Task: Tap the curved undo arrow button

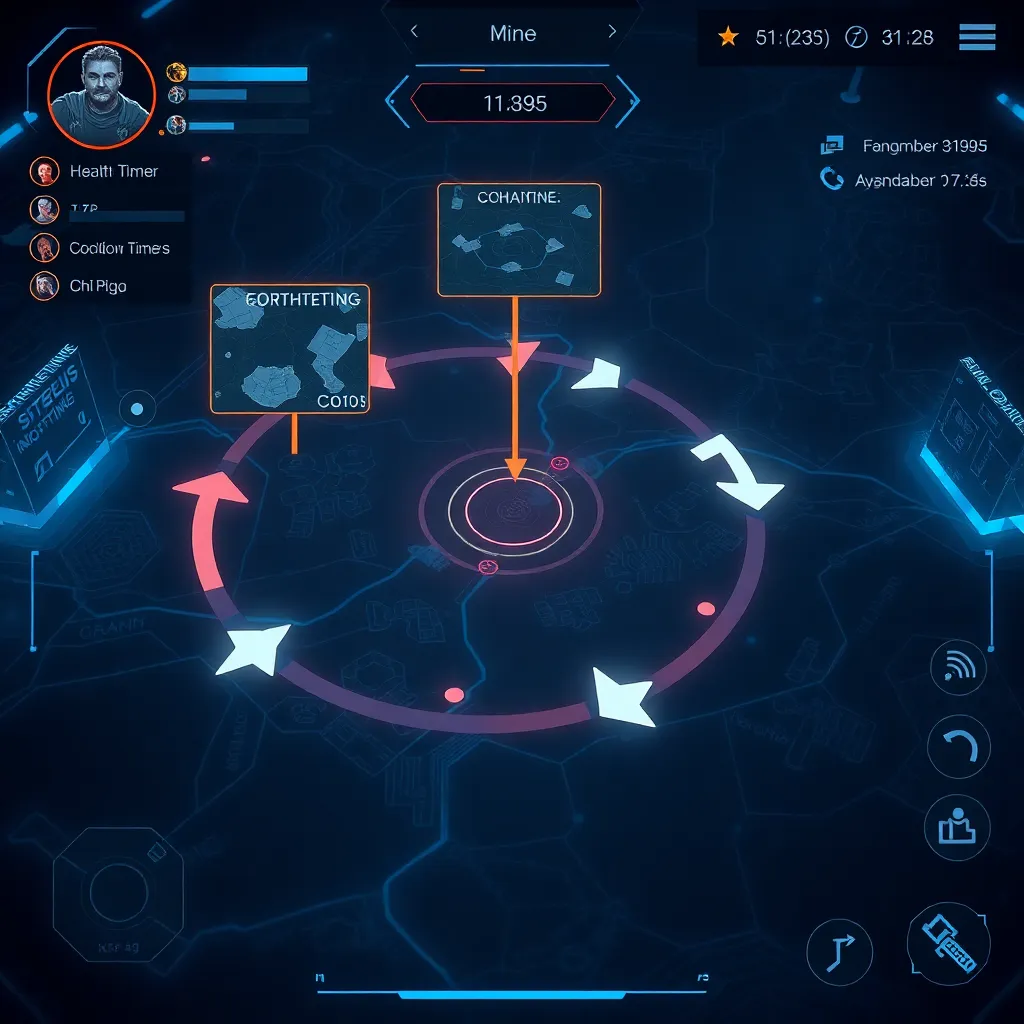Action: (958, 747)
